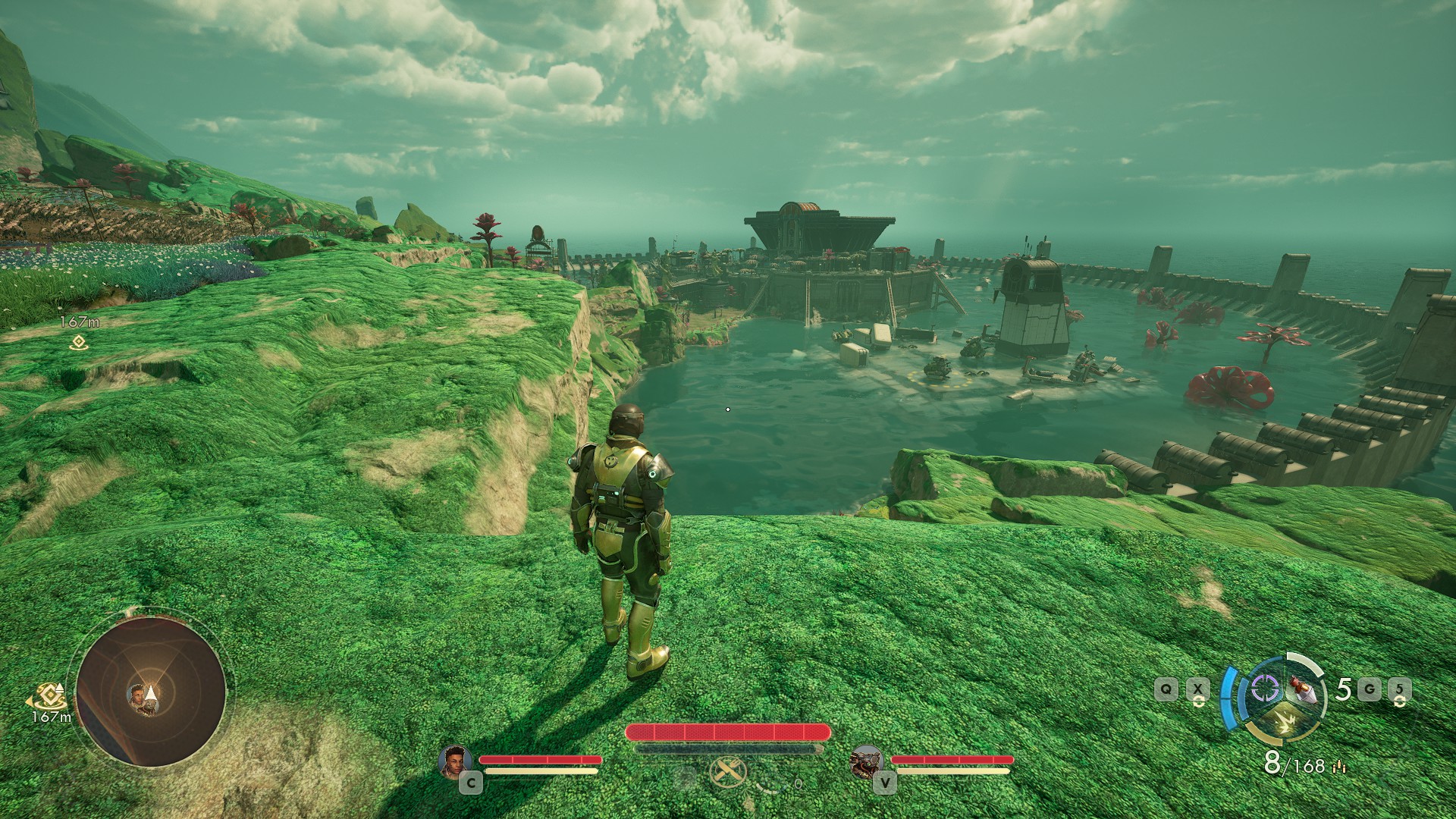Activate the crossed knife and fork icon
The width and height of the screenshot is (1456, 819).
727,773
